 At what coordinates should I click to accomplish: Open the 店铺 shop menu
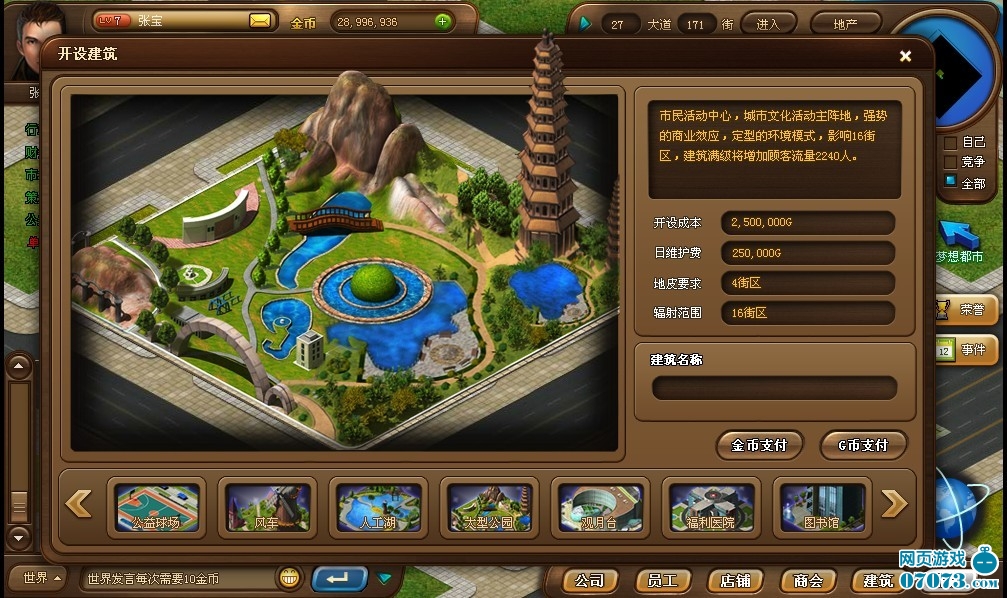click(x=736, y=580)
